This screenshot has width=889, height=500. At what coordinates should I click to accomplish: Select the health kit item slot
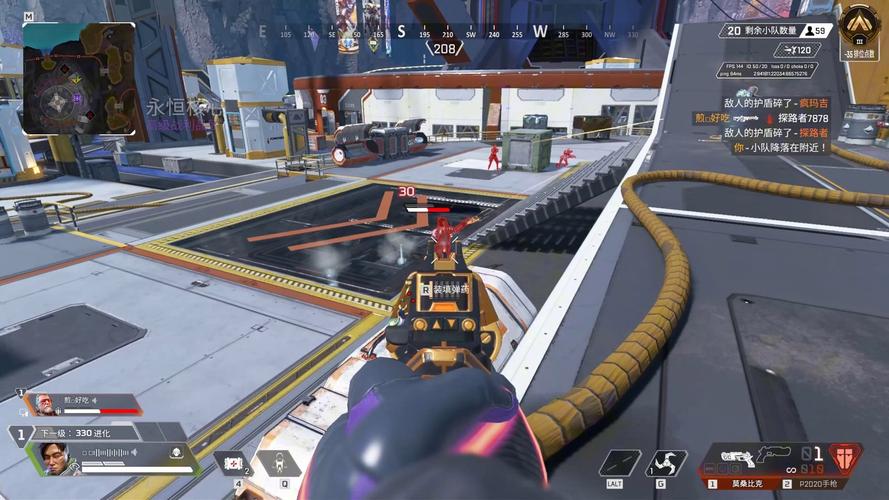(232, 463)
